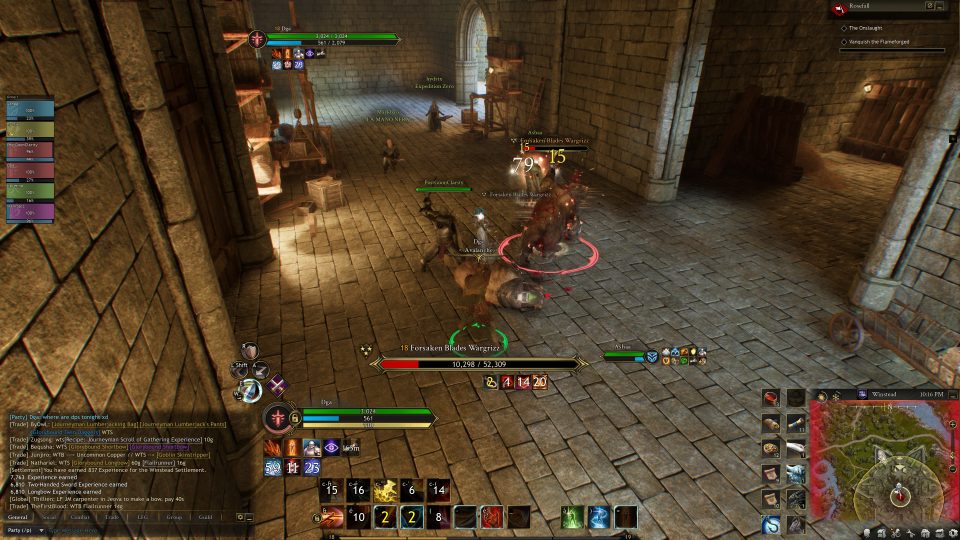Open the Trade chat tab
The height and width of the screenshot is (540, 960).
tap(113, 517)
